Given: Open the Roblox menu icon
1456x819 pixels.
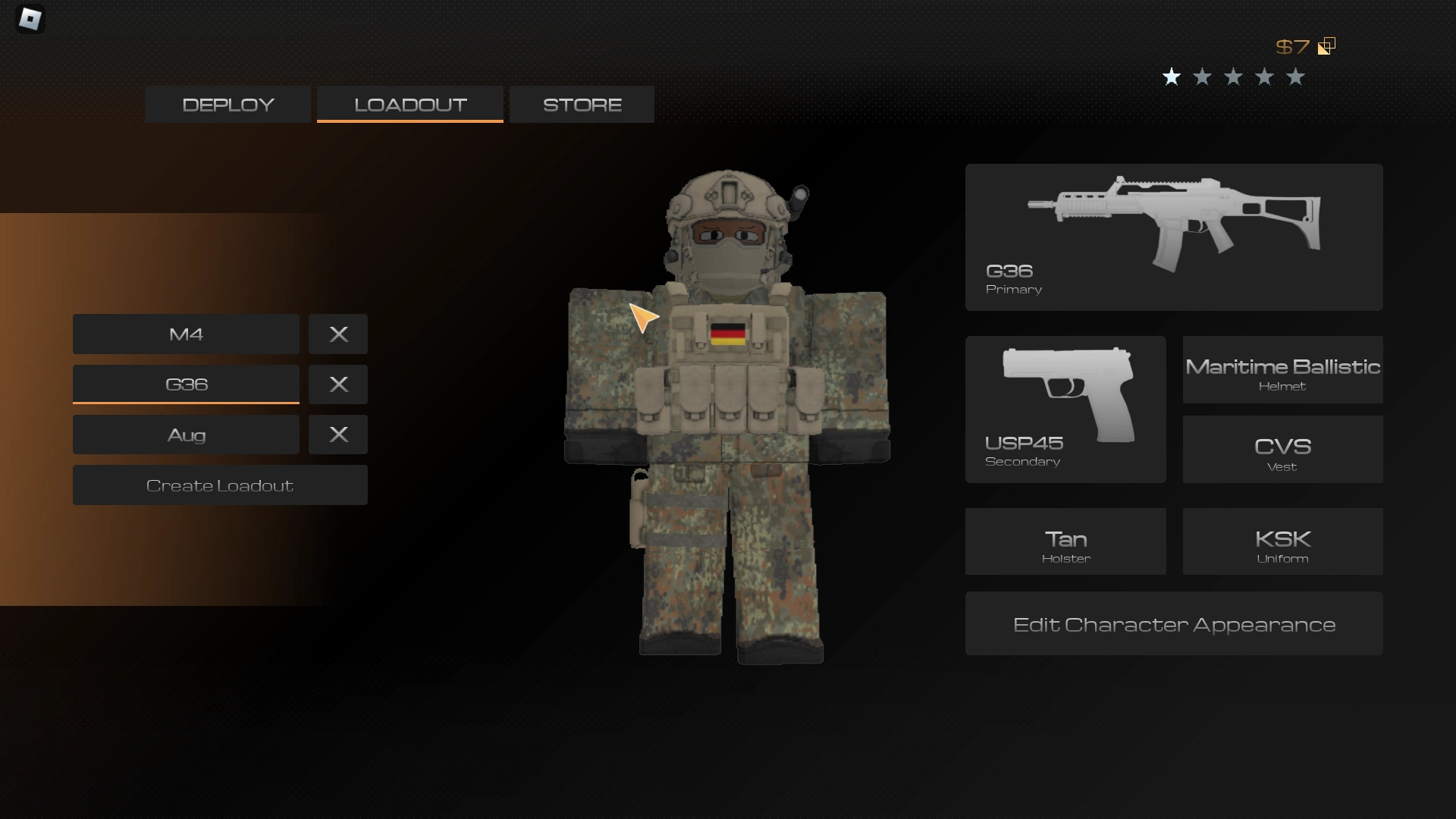Looking at the screenshot, I should click(x=30, y=19).
